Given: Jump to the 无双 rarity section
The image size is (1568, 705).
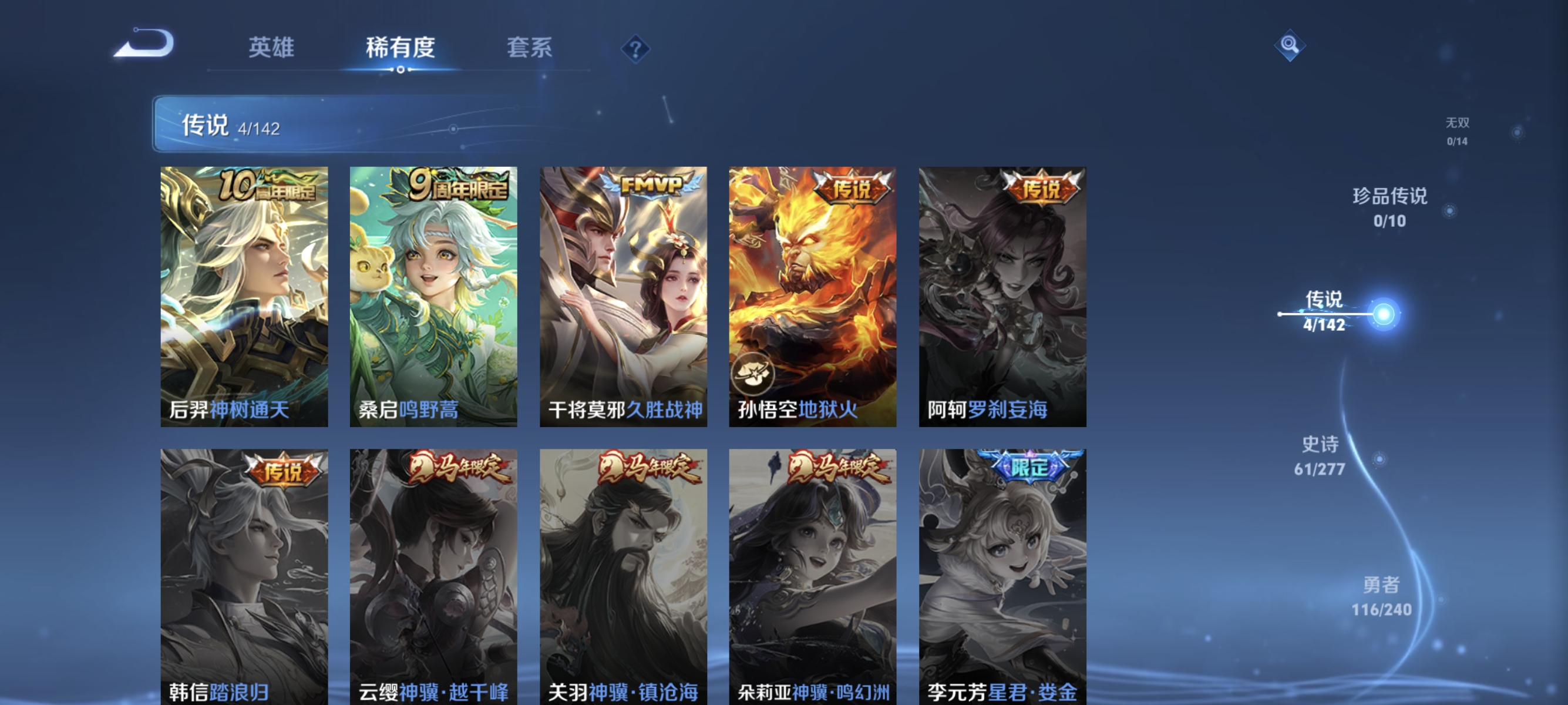Looking at the screenshot, I should 1457,123.
